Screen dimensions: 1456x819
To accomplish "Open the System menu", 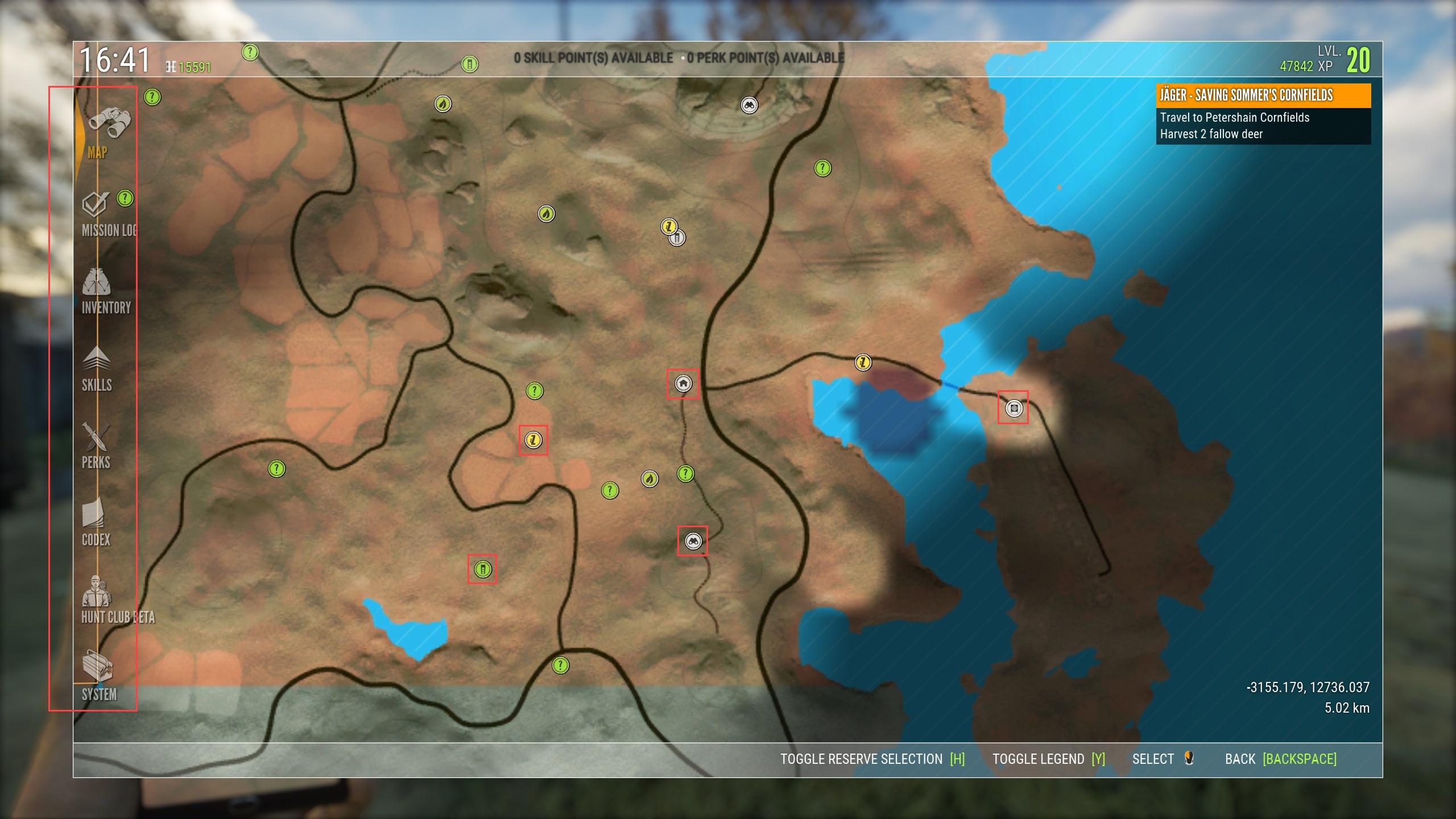I will coord(98,678).
